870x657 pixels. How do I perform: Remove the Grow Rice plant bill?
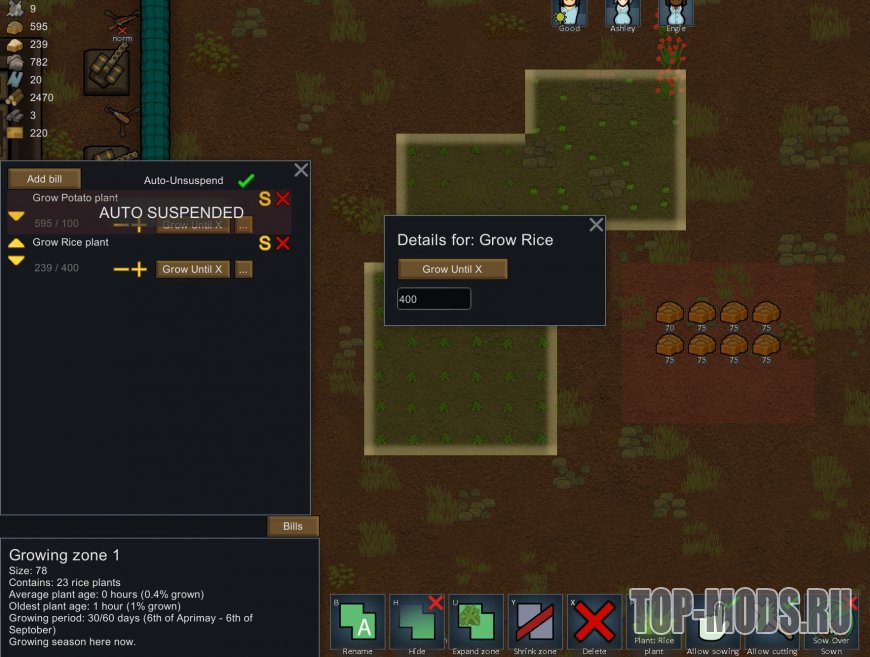click(283, 243)
